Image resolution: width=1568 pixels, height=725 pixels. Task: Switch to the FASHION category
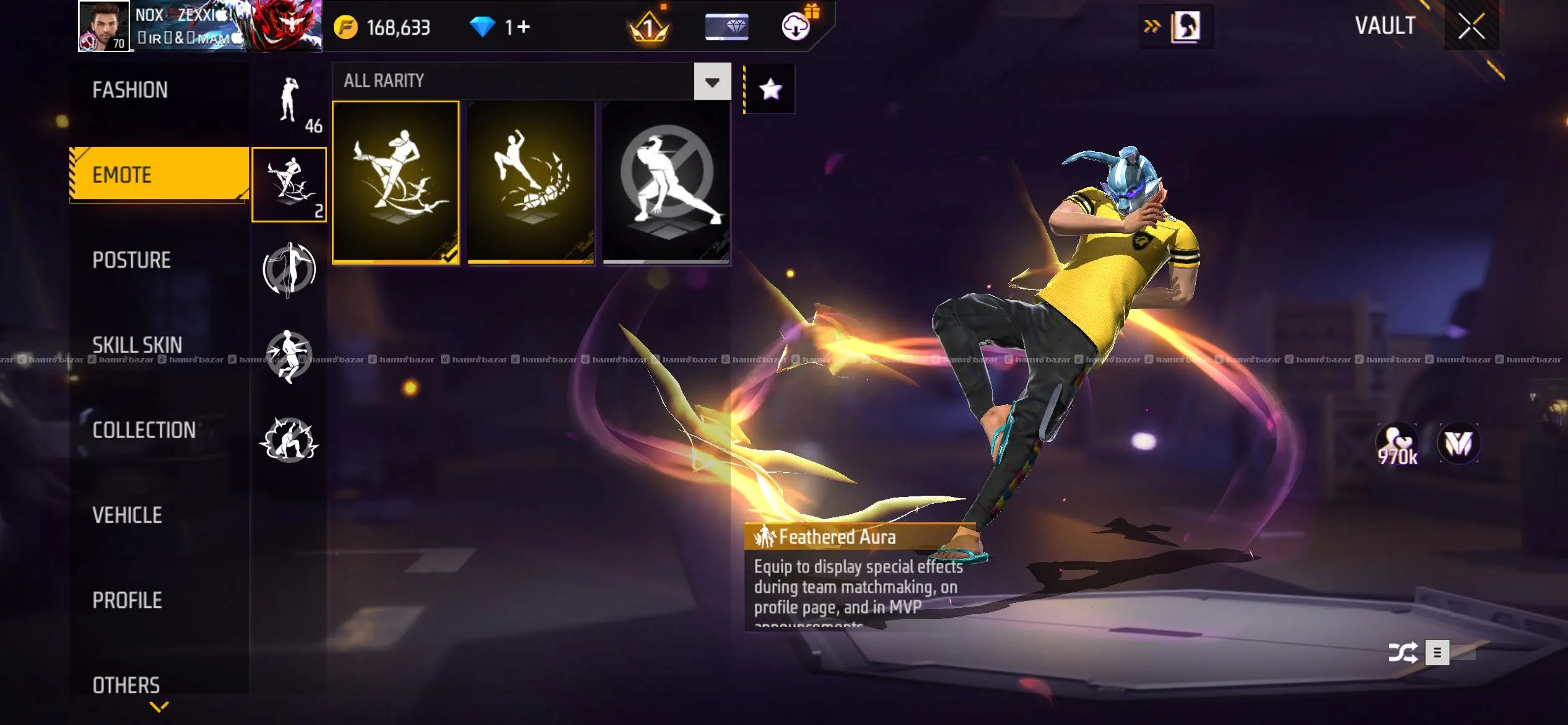(130, 90)
